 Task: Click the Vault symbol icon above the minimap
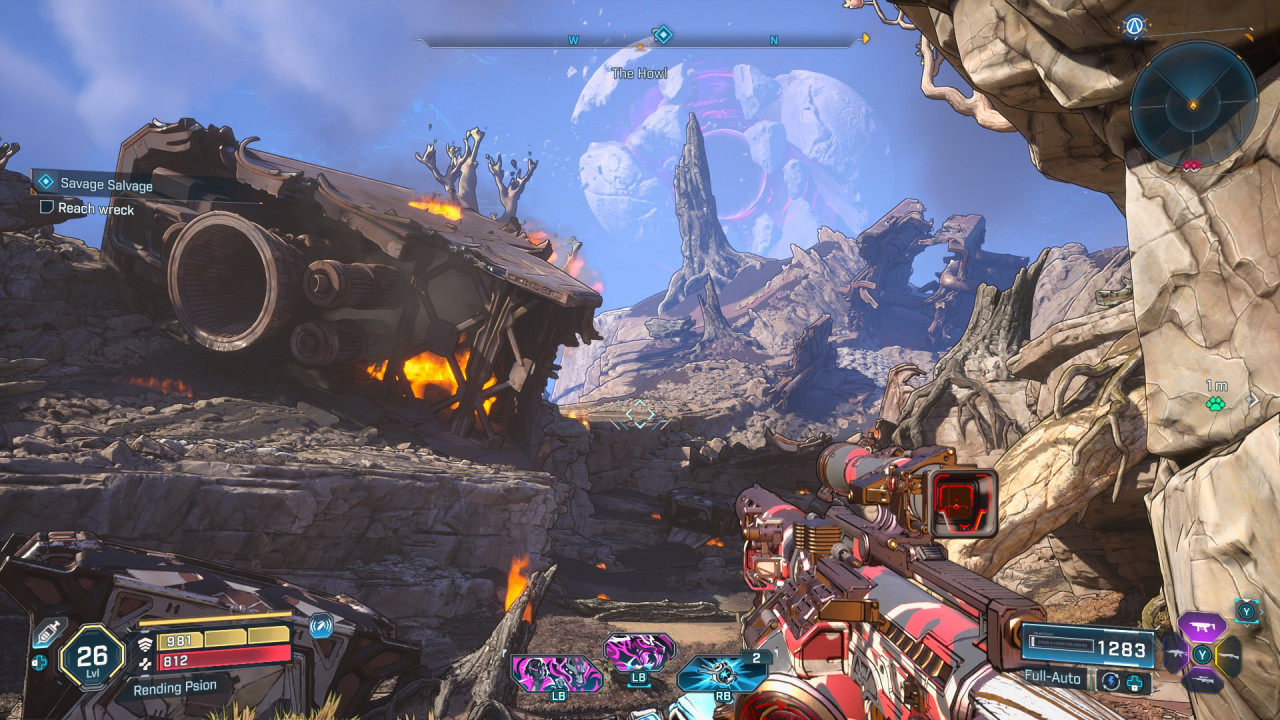click(x=1133, y=26)
